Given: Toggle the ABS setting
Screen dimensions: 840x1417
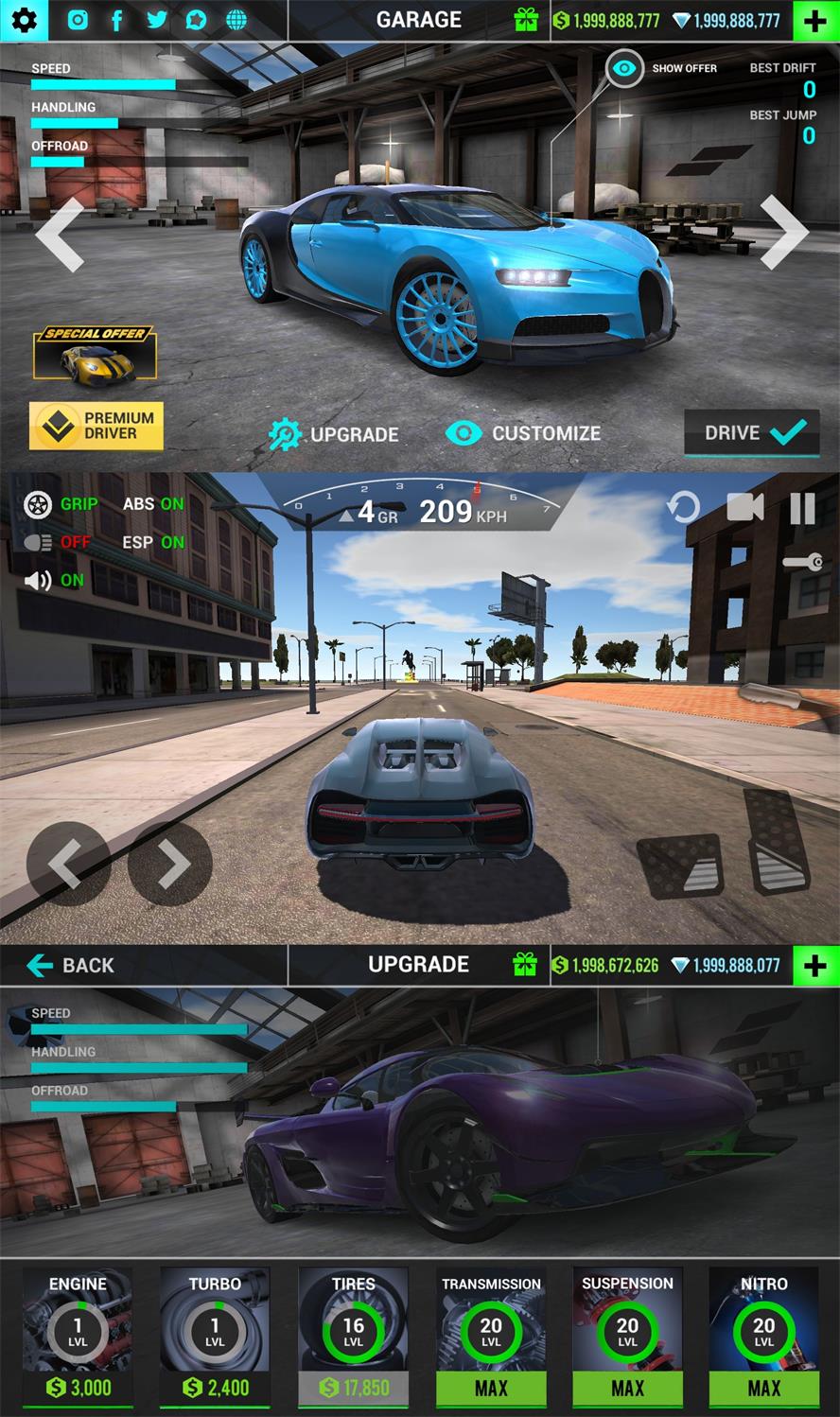Looking at the screenshot, I should pyautogui.click(x=153, y=504).
